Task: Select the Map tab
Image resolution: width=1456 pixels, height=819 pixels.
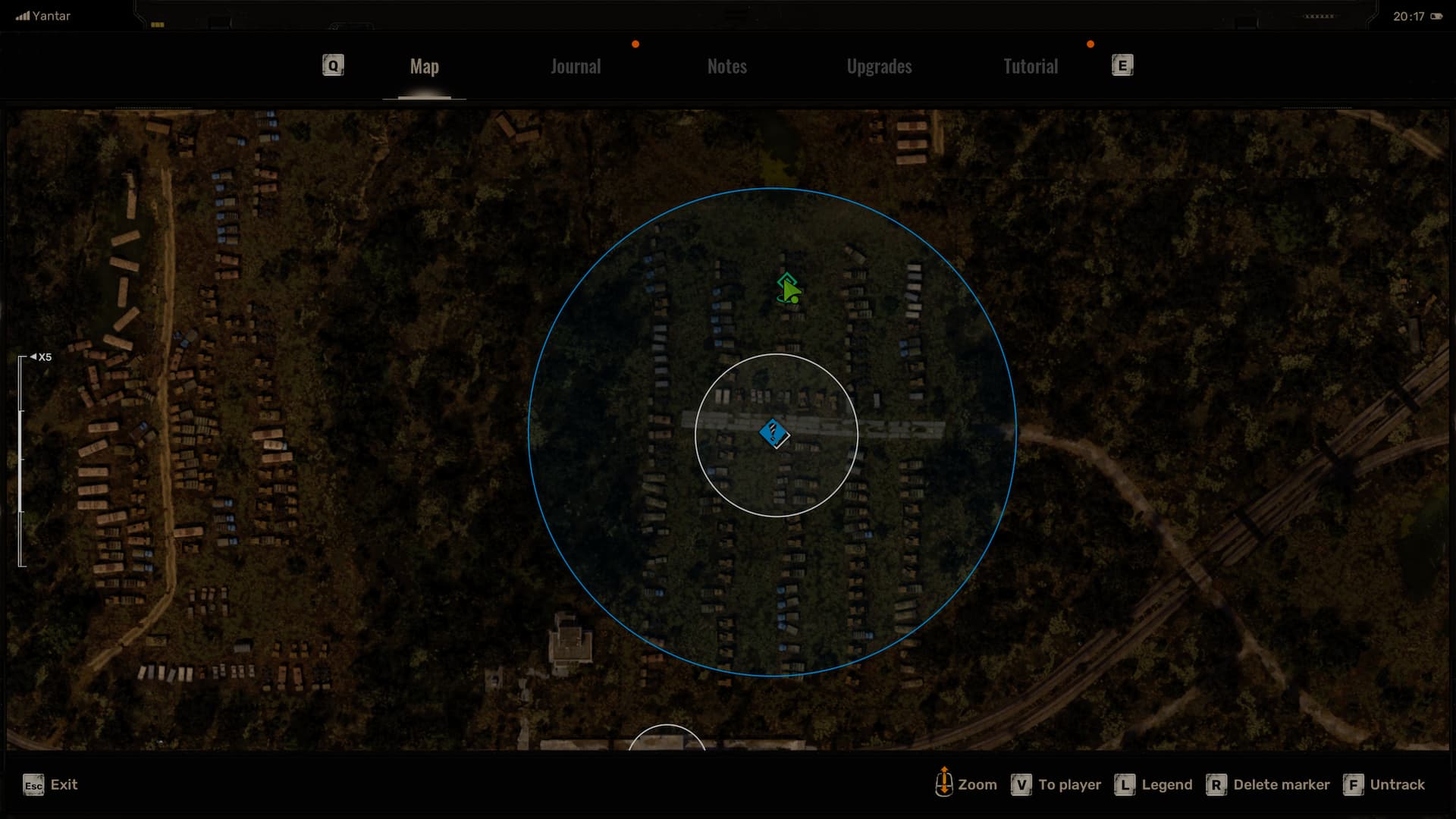Action: pyautogui.click(x=424, y=67)
